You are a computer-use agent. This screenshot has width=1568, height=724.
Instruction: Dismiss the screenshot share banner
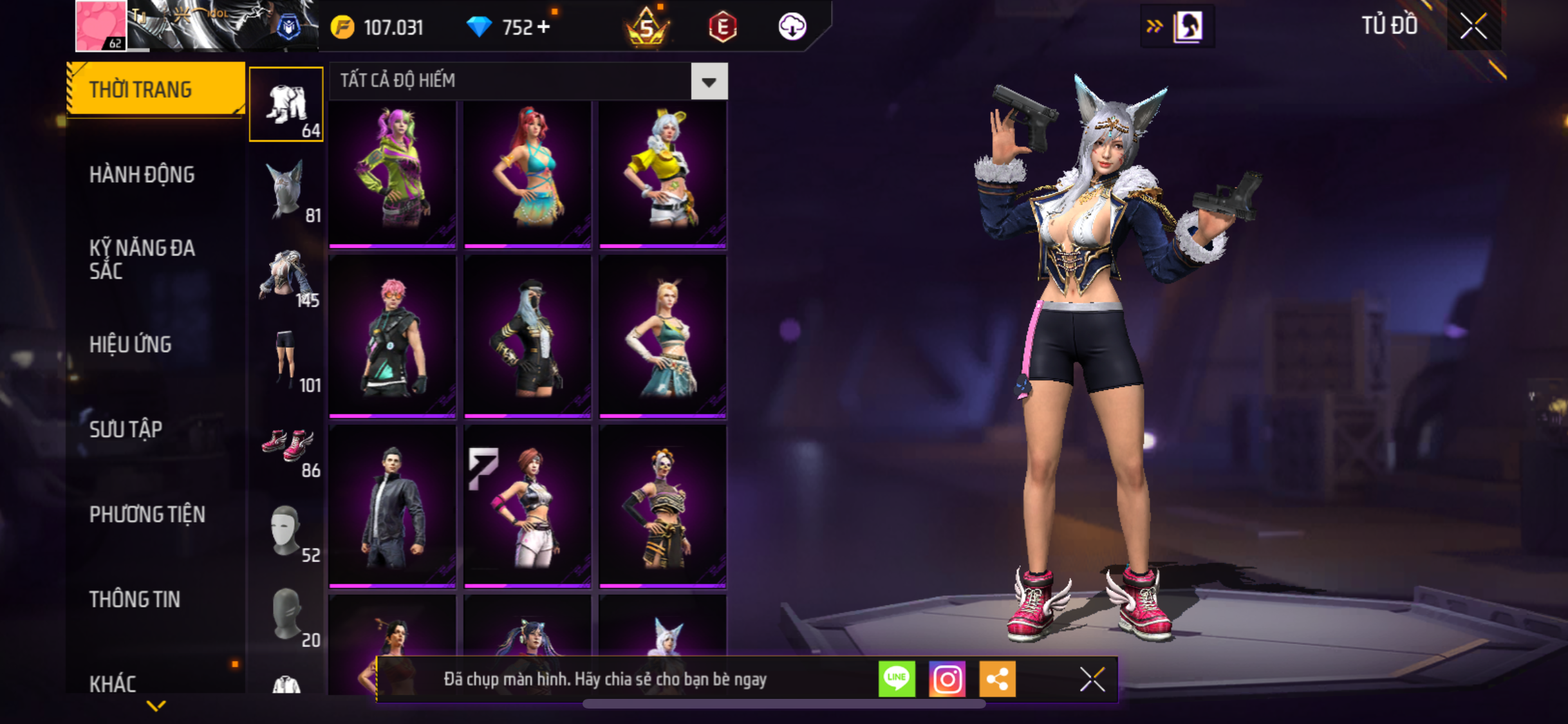(x=1092, y=679)
